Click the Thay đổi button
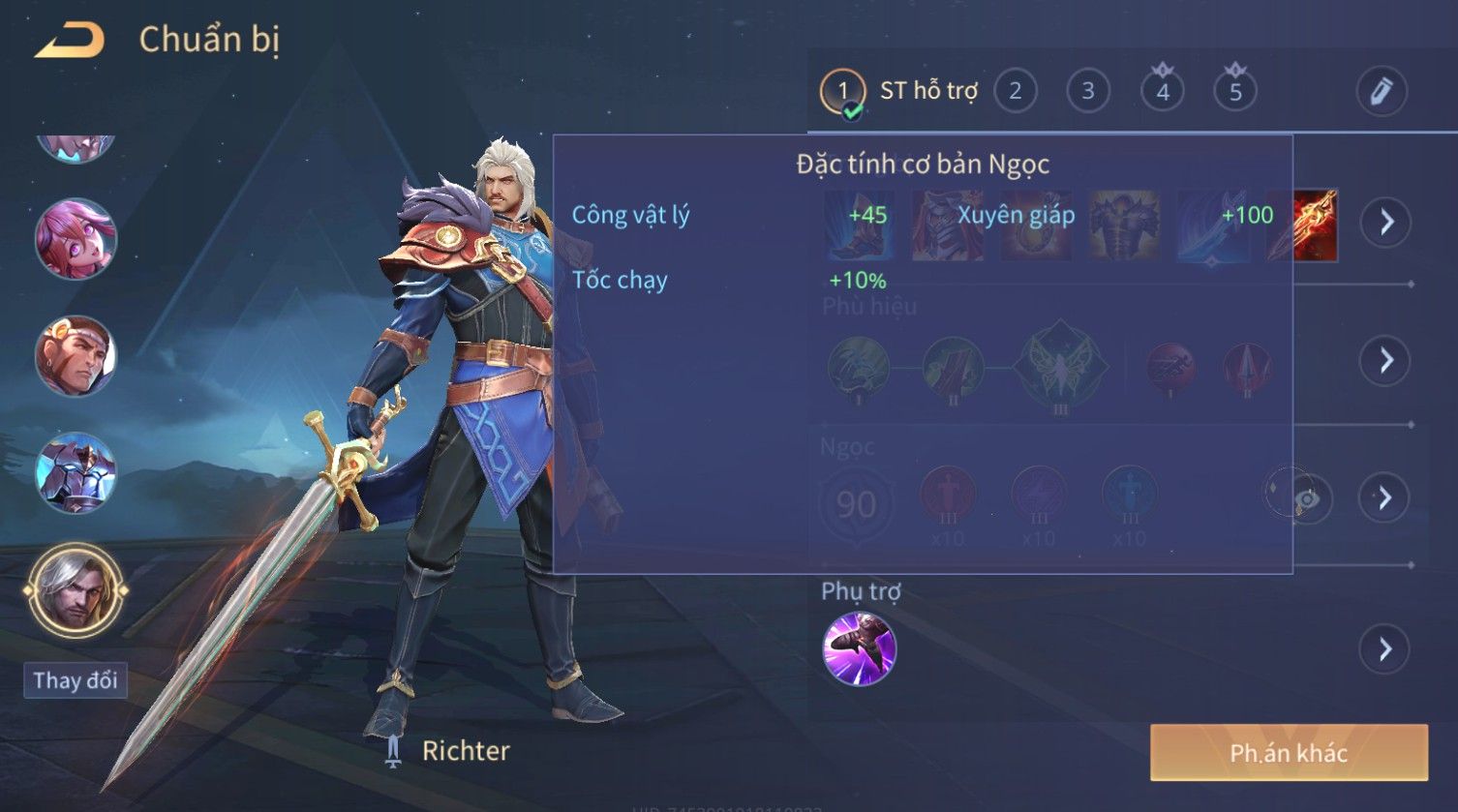1458x812 pixels. click(x=76, y=680)
